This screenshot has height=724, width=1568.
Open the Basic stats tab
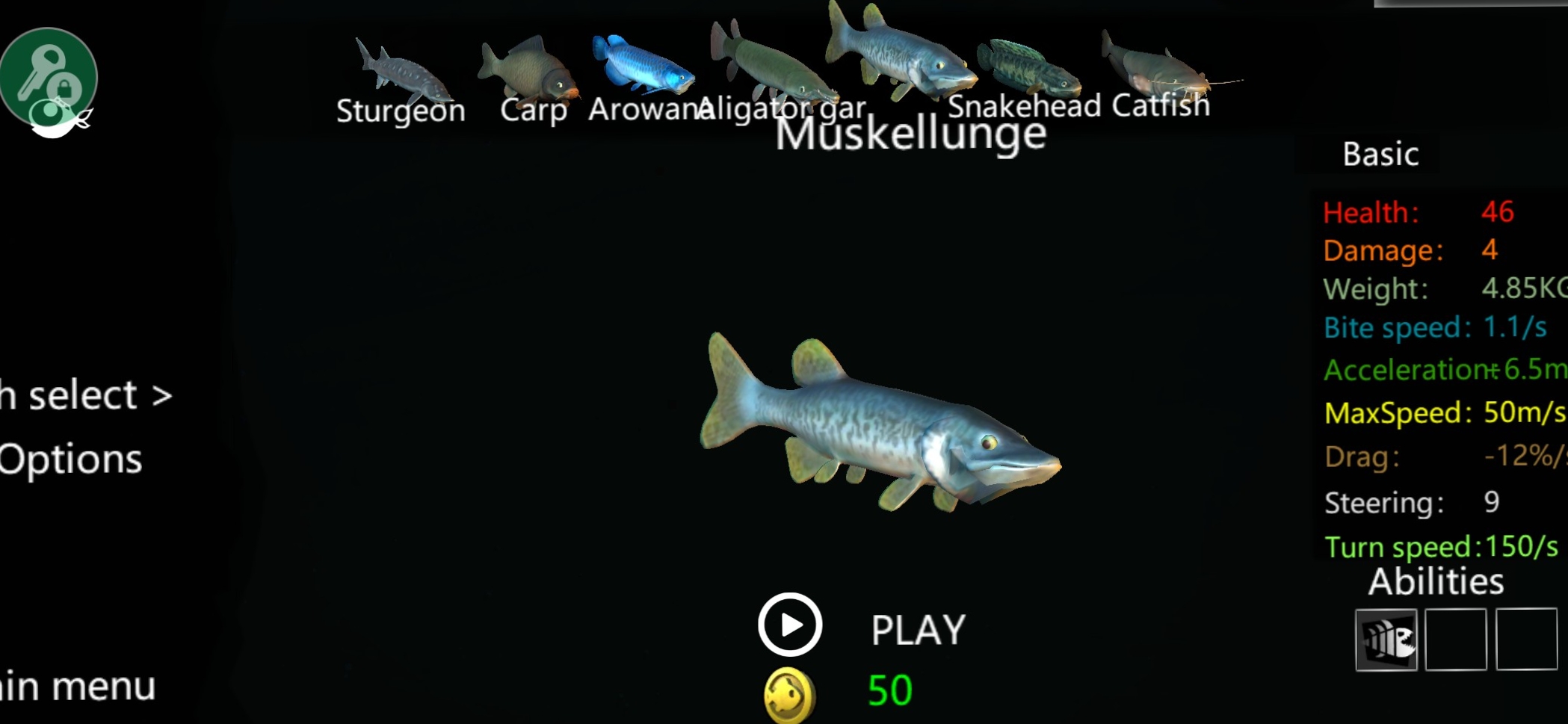click(1380, 155)
